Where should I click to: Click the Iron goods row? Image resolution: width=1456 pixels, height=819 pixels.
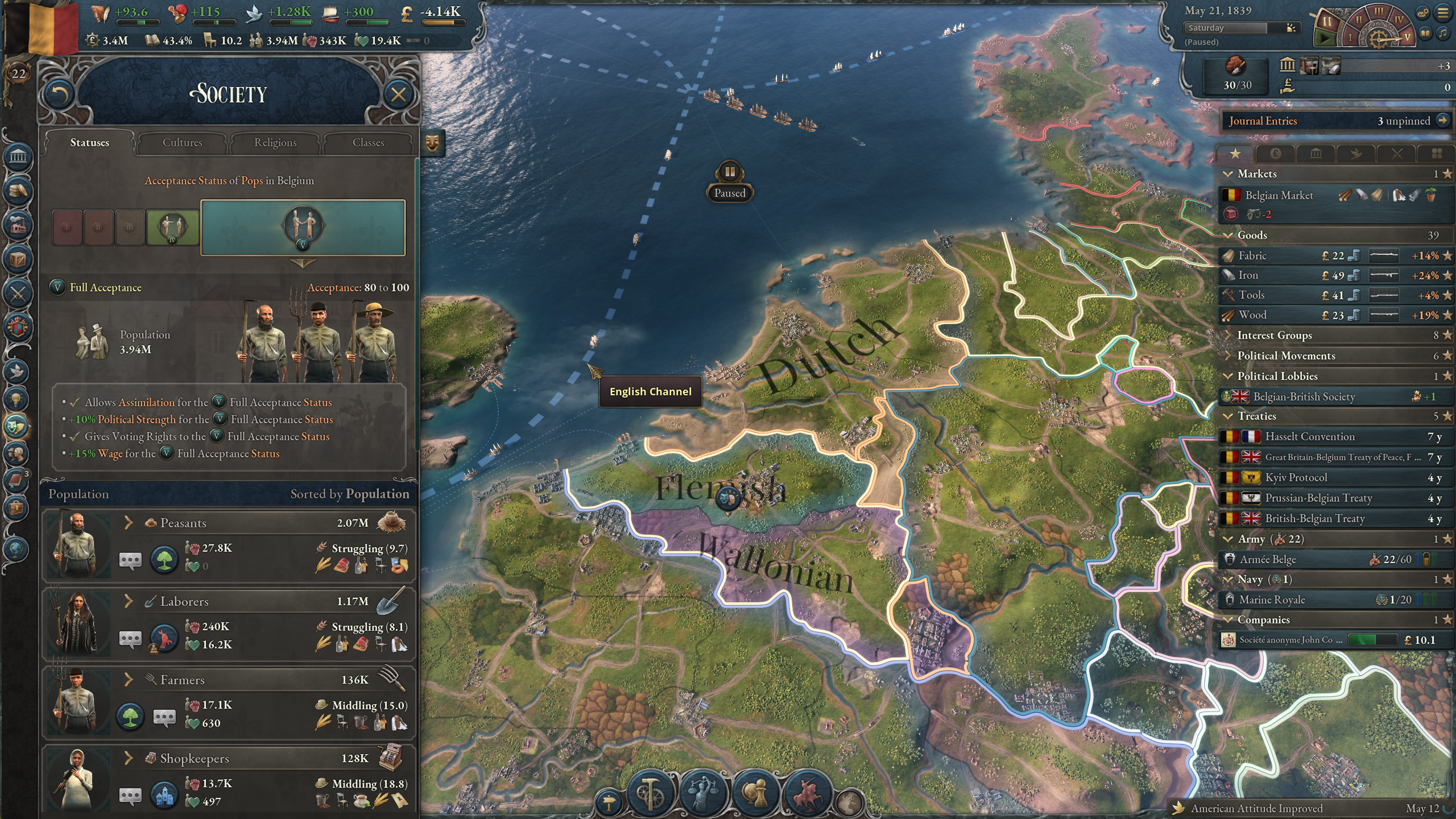[1248, 276]
